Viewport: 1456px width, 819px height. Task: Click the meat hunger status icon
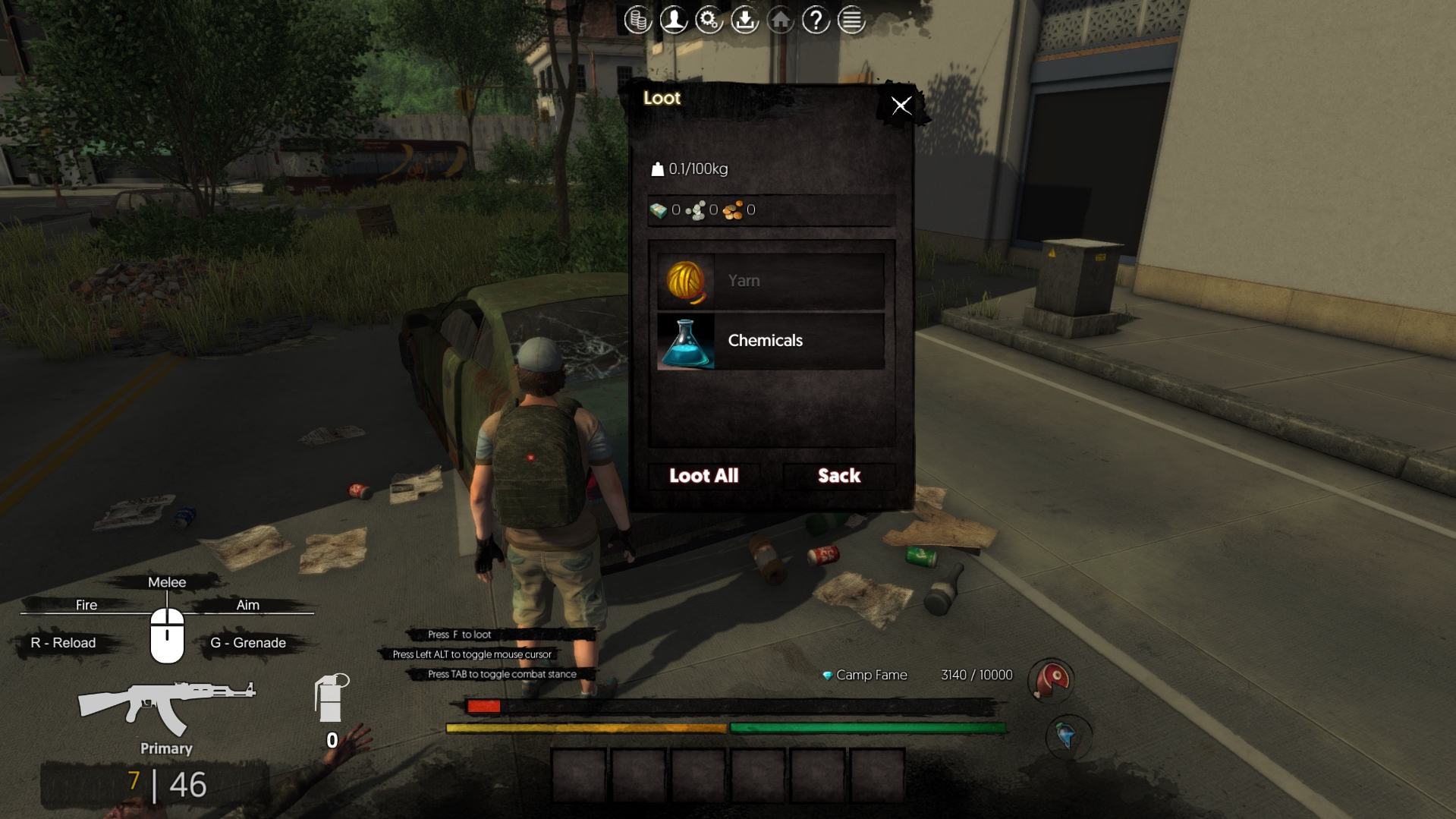(1051, 679)
